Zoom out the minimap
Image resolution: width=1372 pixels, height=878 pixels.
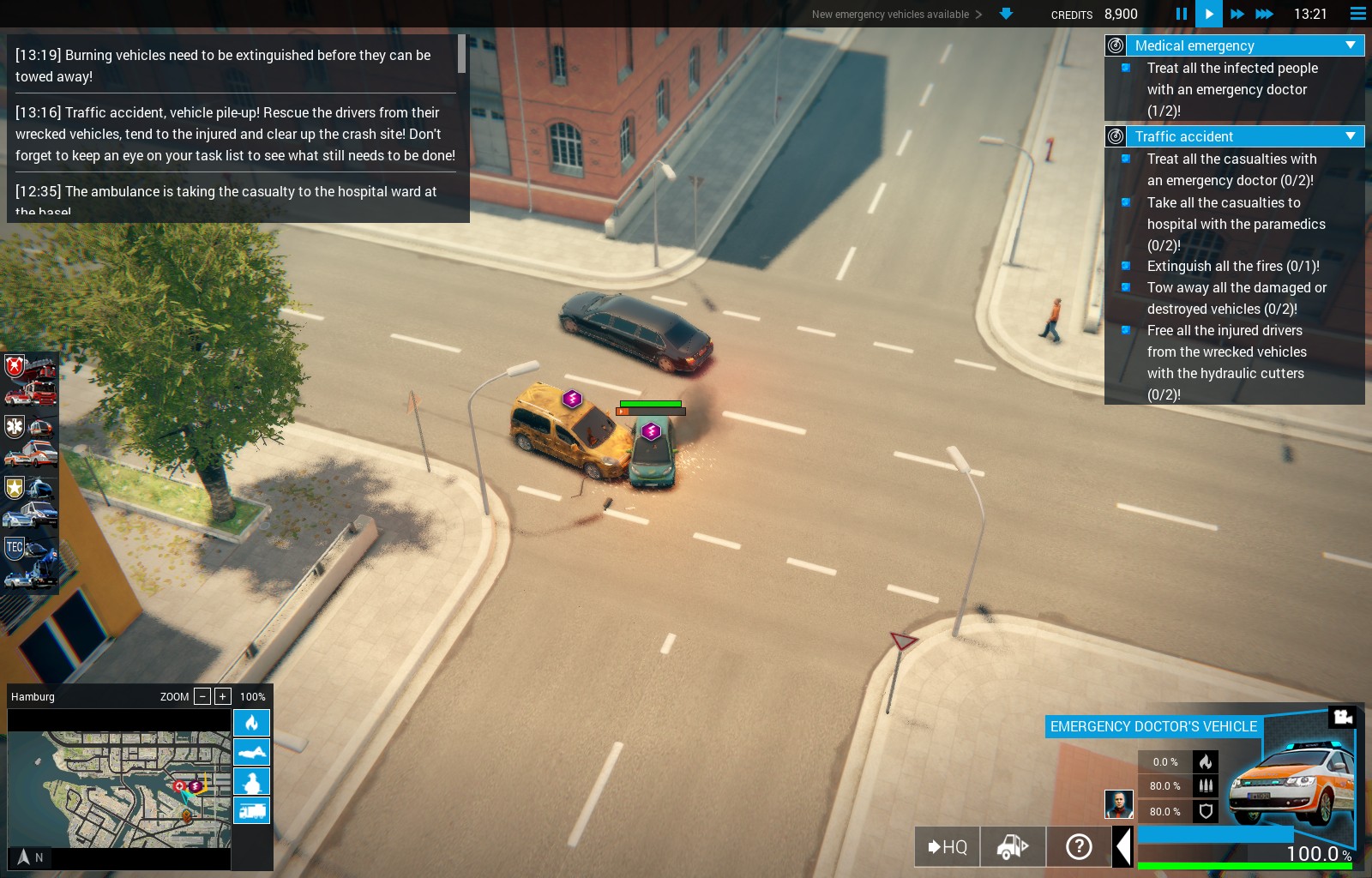(202, 696)
